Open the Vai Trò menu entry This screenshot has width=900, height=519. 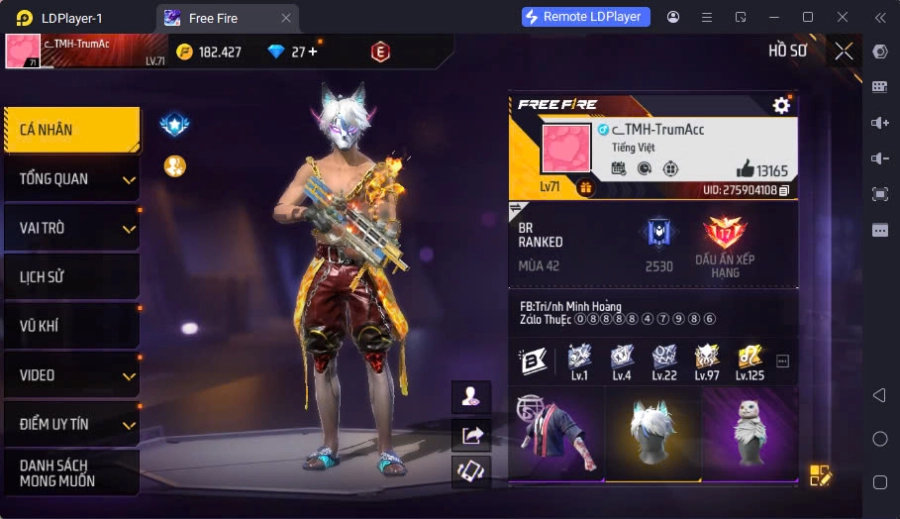point(71,228)
